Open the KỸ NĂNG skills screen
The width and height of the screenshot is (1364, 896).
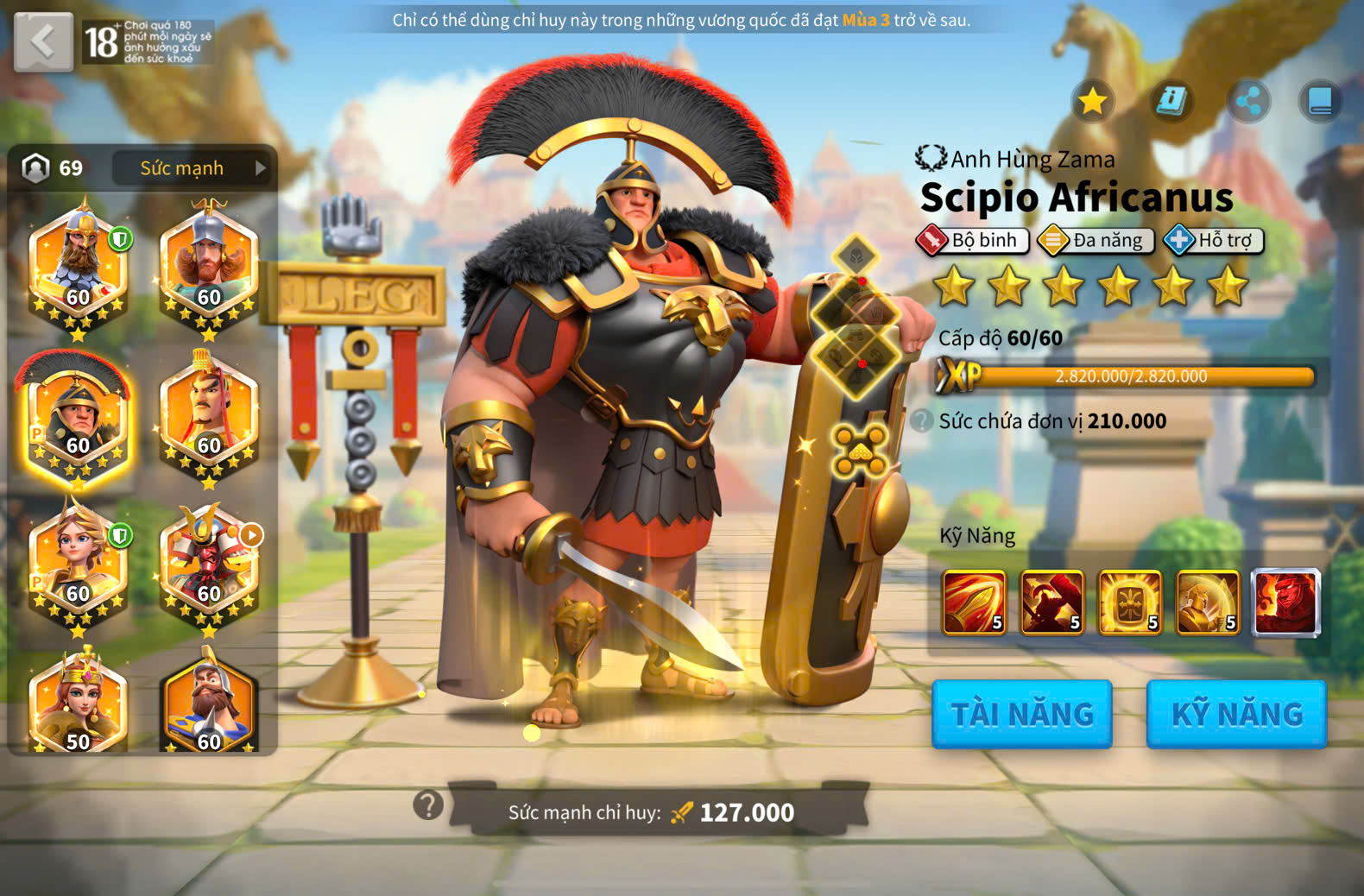(x=1236, y=714)
